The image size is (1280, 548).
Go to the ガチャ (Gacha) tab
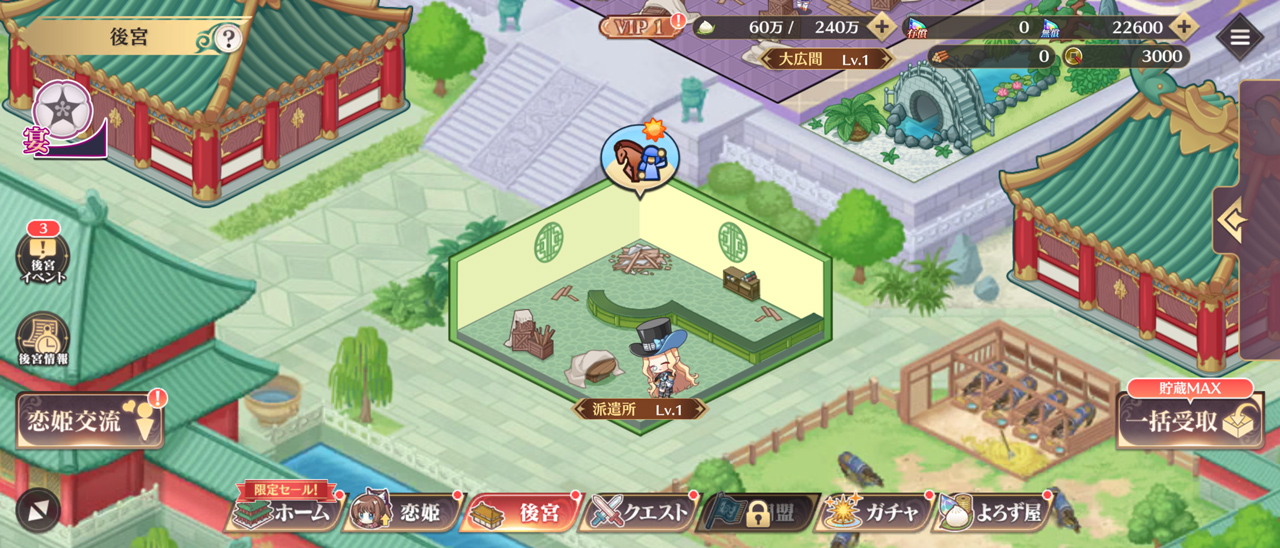click(x=874, y=513)
